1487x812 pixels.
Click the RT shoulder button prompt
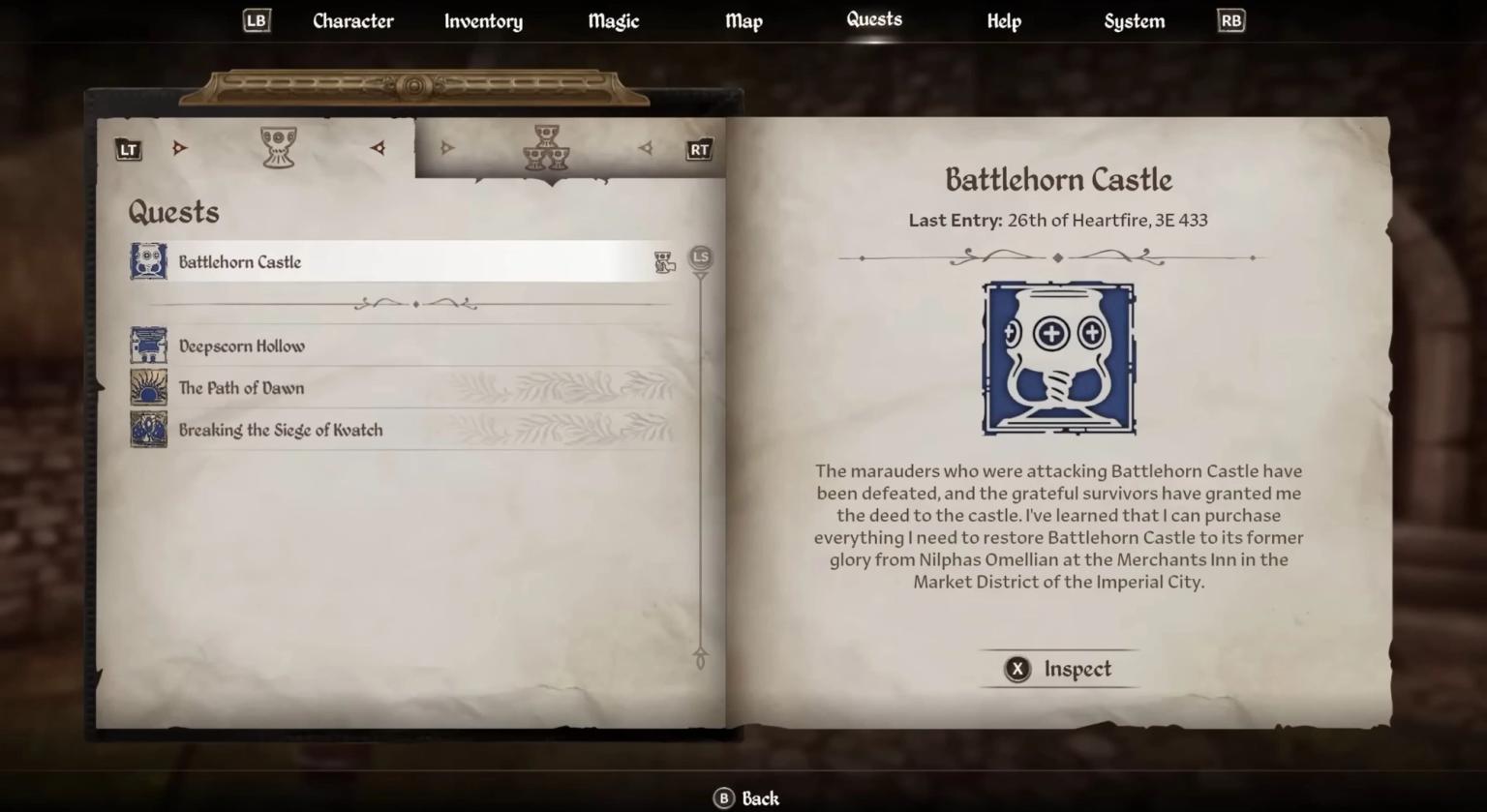(699, 148)
